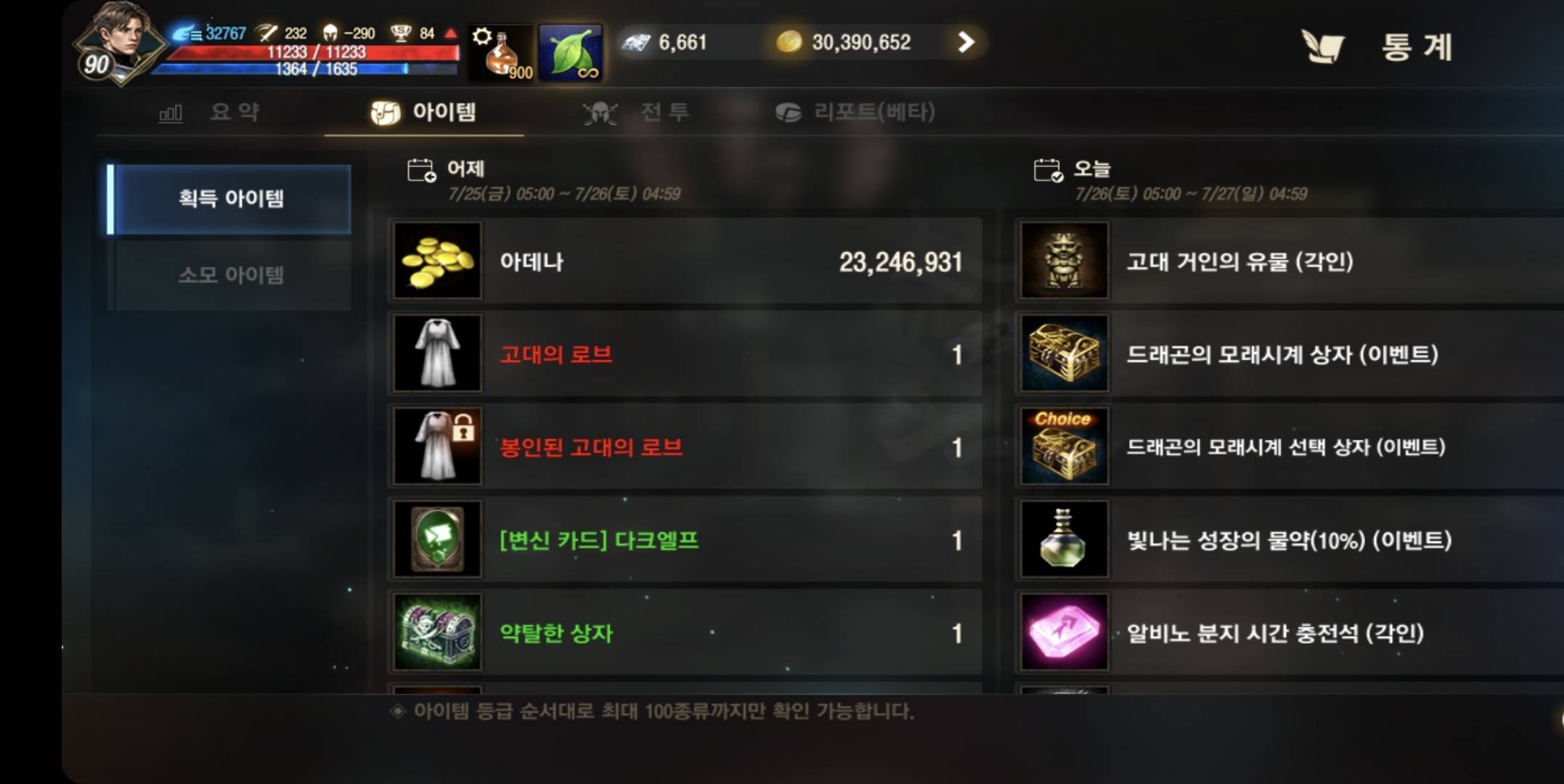Select the 아데나 gold coins item icon
The image size is (1564, 784).
[x=436, y=261]
